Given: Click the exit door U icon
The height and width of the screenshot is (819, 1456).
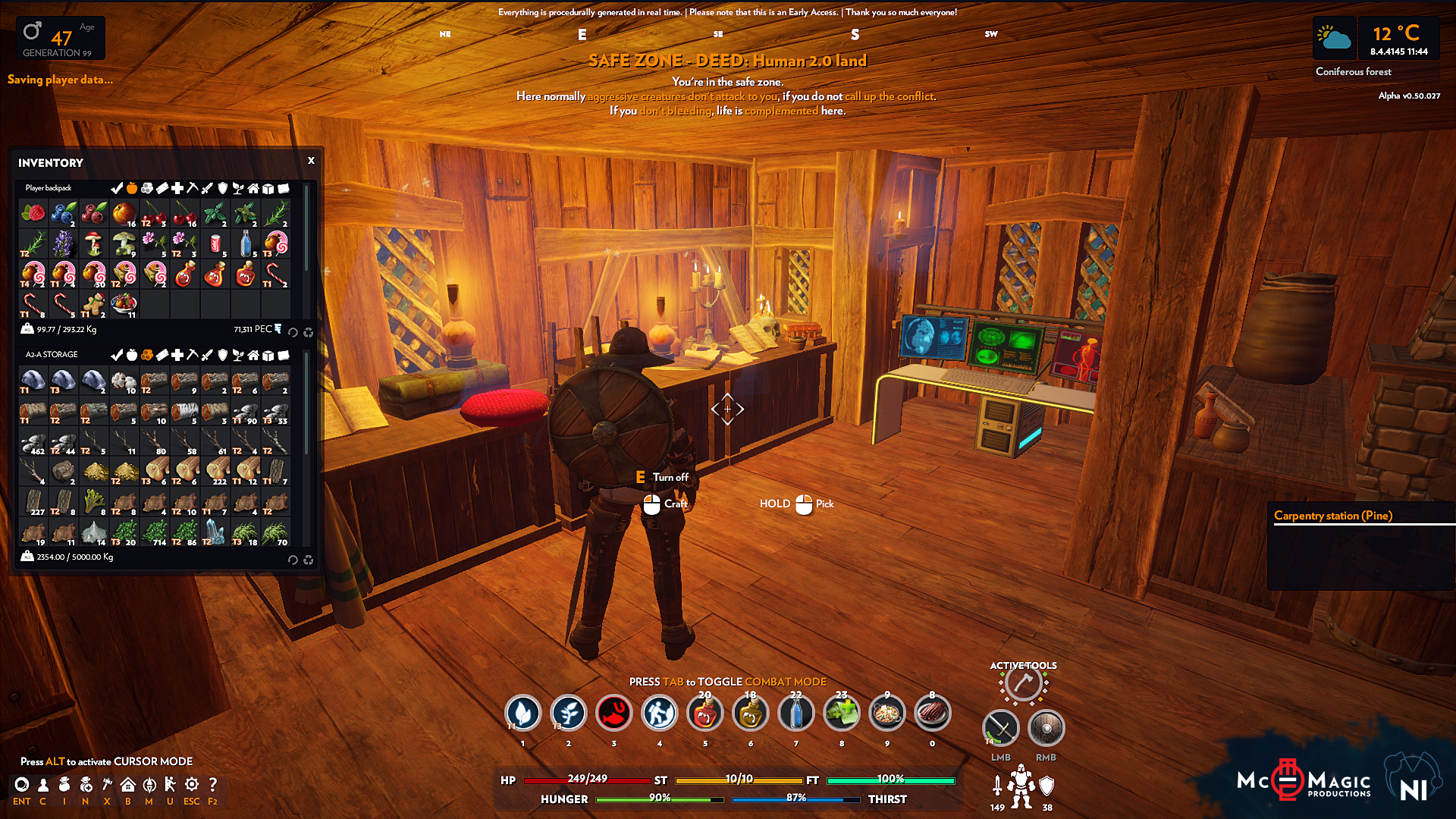Looking at the screenshot, I should coord(171,784).
